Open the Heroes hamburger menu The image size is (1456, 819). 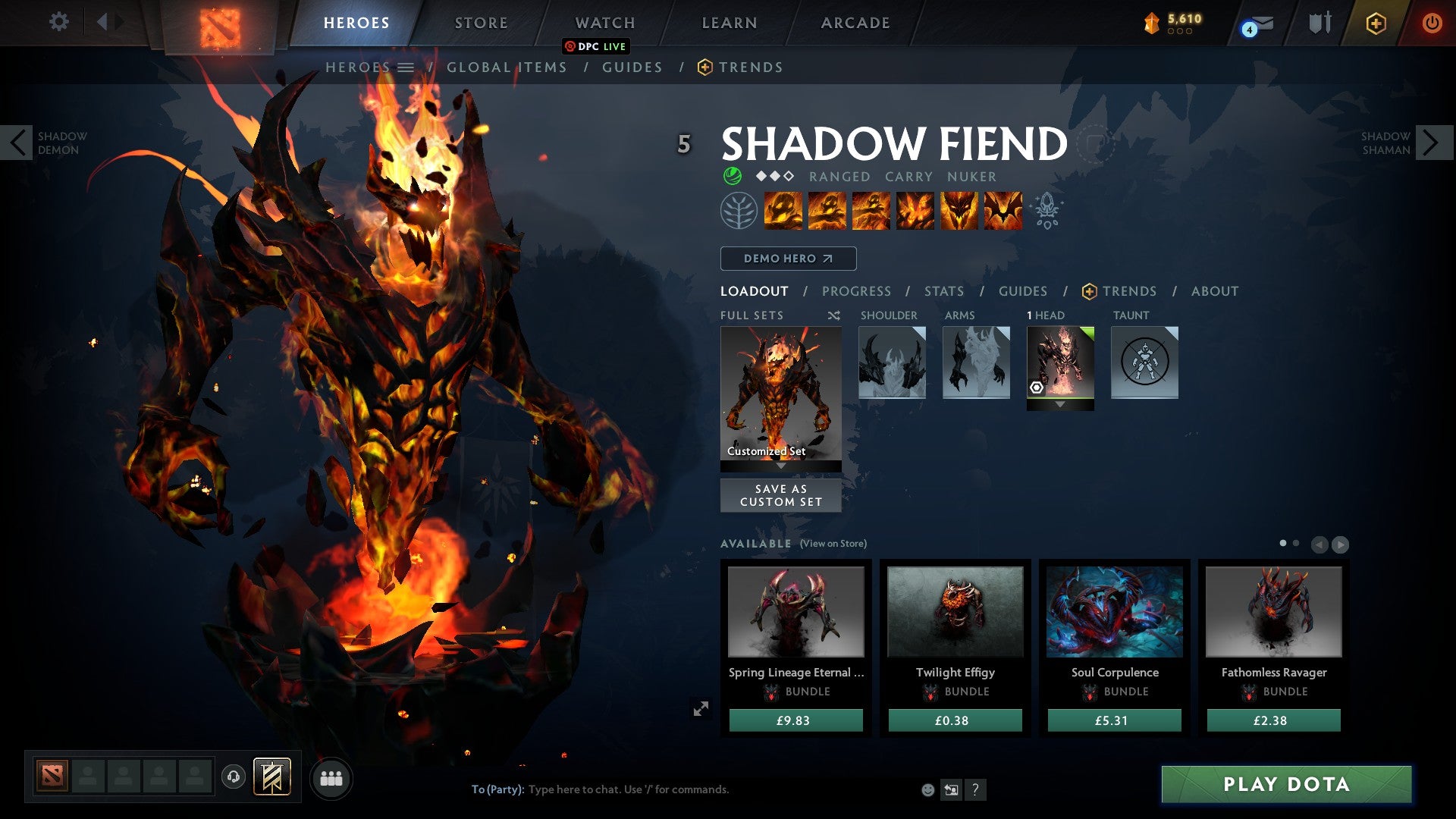click(406, 67)
